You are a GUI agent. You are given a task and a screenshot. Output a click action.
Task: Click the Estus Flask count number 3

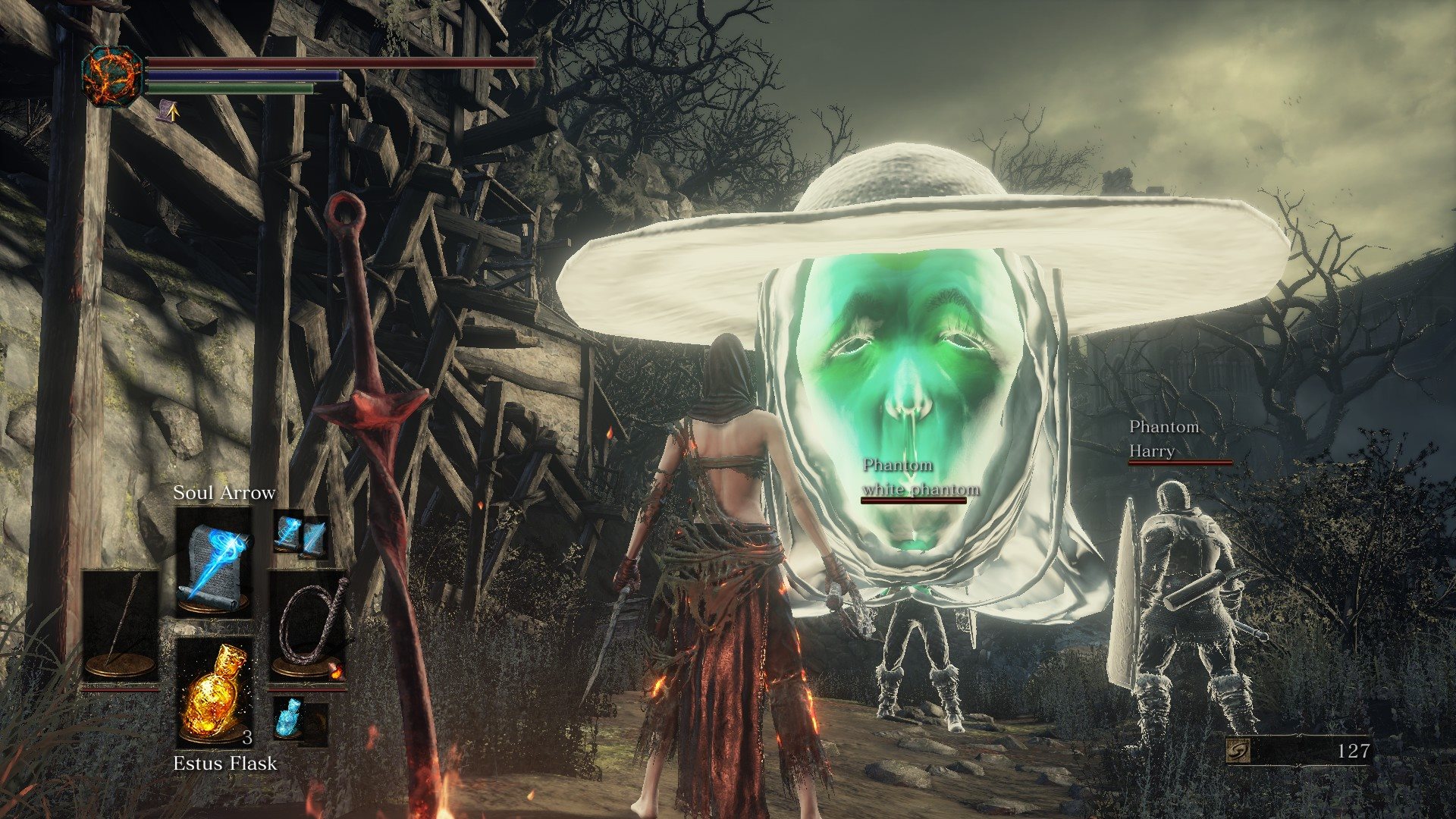pyautogui.click(x=247, y=737)
